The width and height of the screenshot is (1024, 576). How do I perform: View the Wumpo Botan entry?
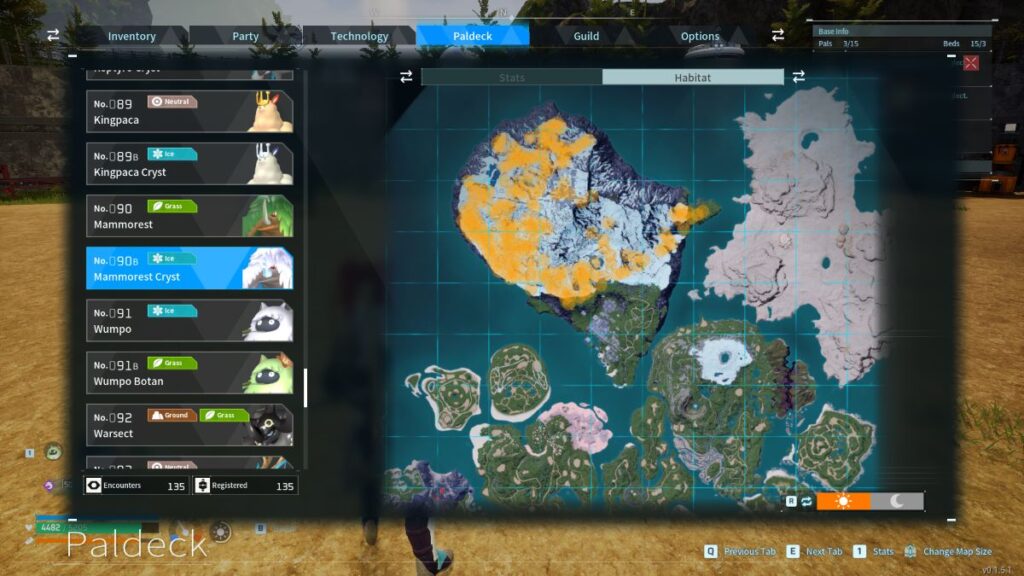(x=189, y=372)
